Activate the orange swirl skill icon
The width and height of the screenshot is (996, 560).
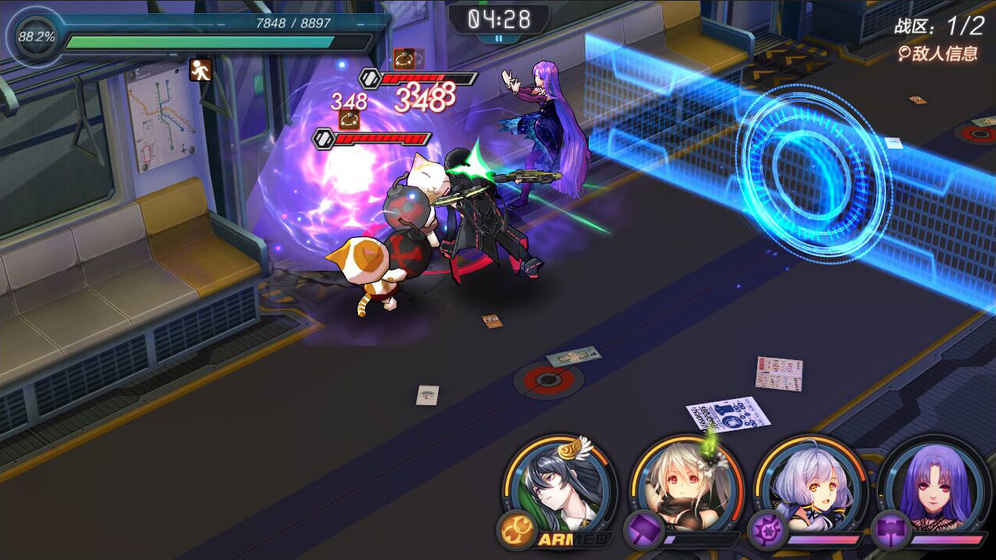tap(516, 528)
